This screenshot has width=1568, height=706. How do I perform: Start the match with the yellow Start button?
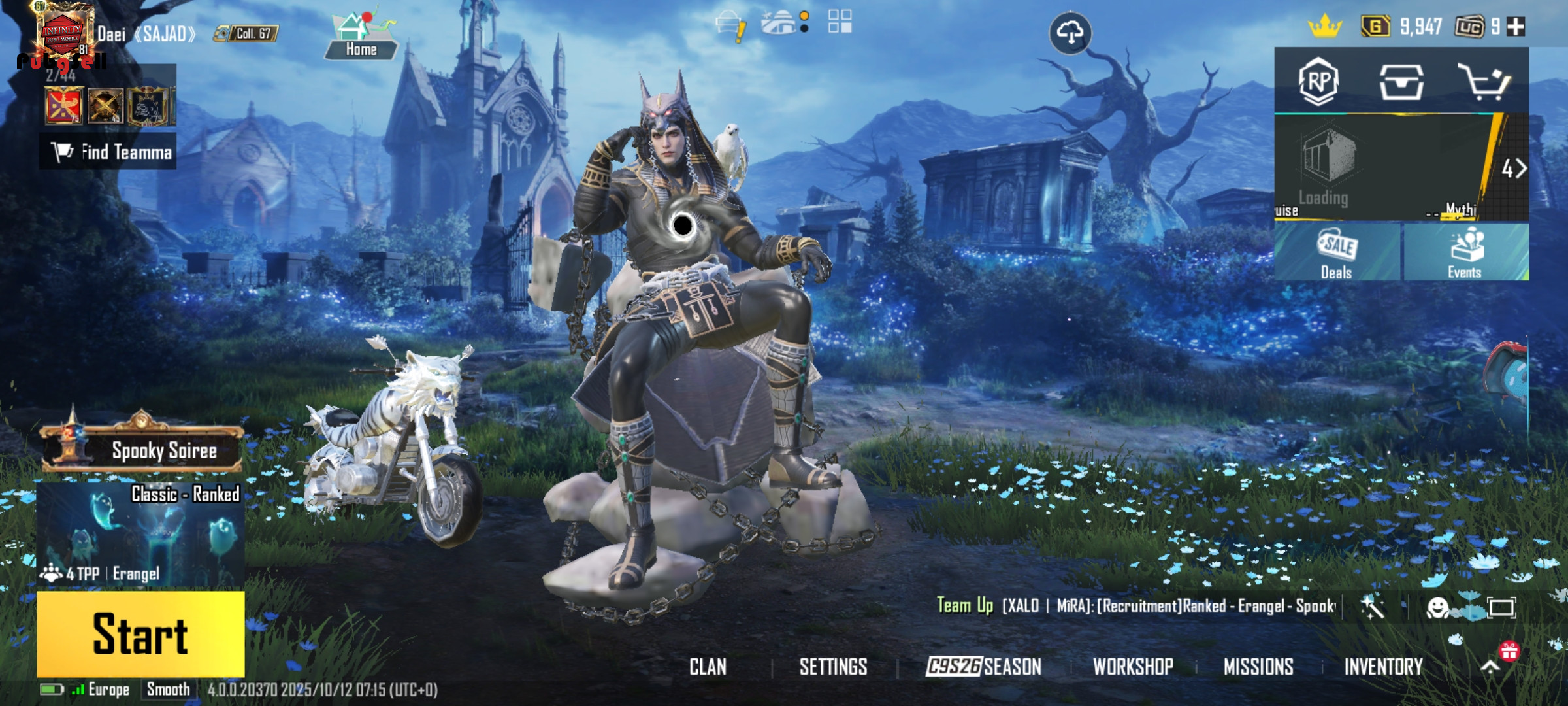tap(140, 633)
